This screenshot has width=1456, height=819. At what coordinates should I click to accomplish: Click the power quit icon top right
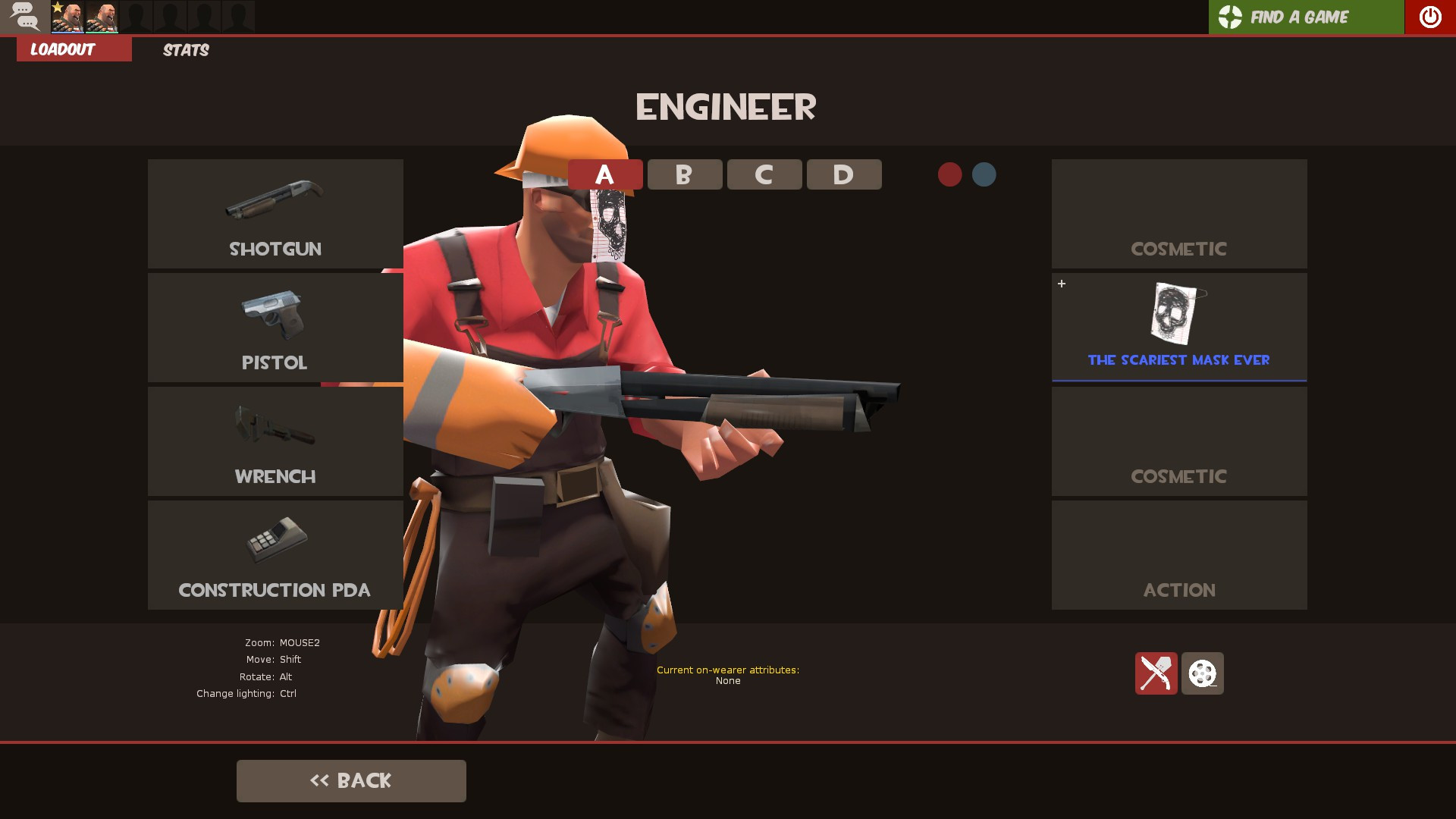pos(1429,17)
